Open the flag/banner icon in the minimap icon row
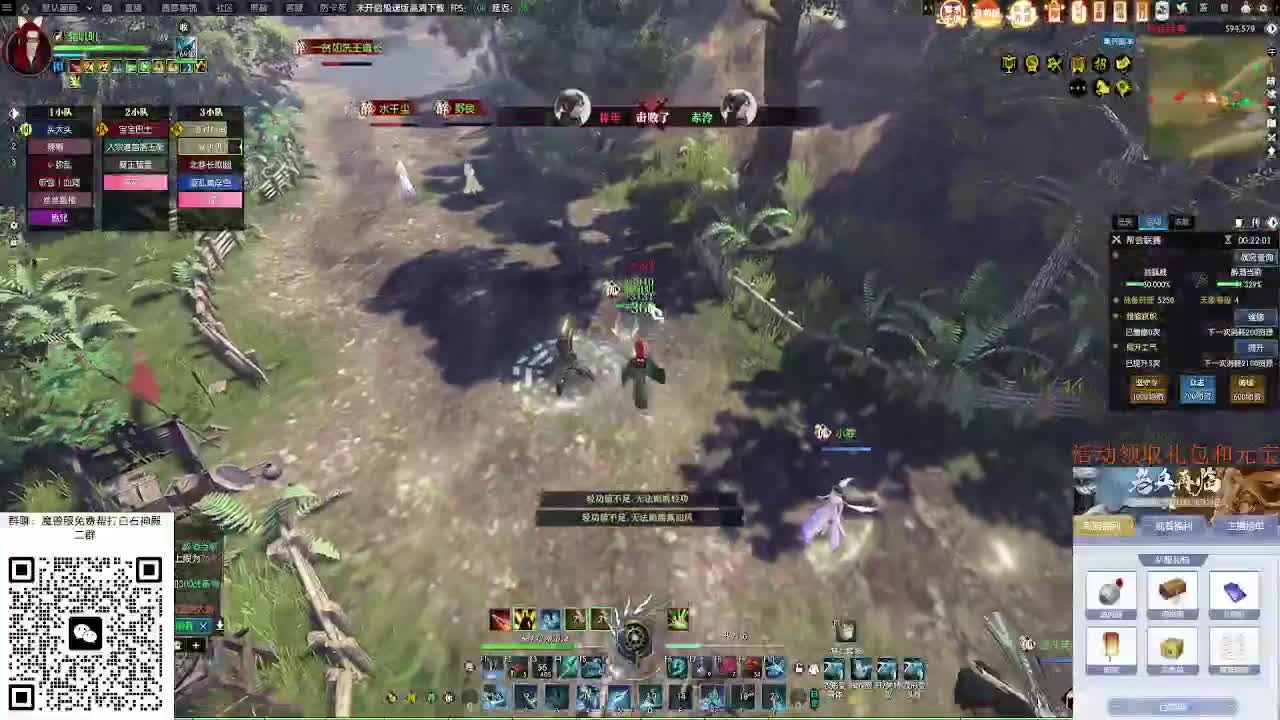Viewport: 1280px width, 720px height. [x=1078, y=63]
